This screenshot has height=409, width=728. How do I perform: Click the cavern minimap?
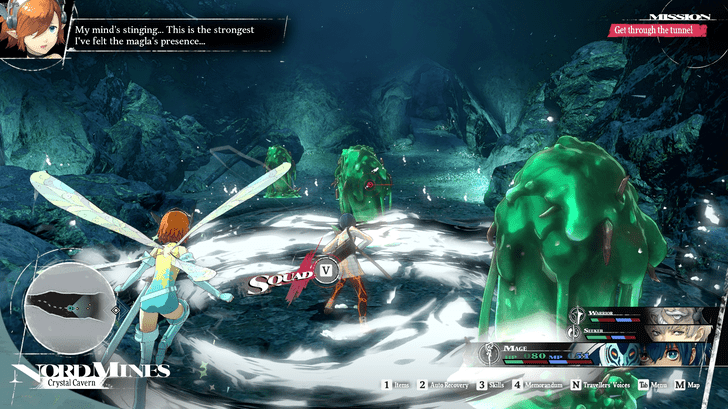point(69,309)
